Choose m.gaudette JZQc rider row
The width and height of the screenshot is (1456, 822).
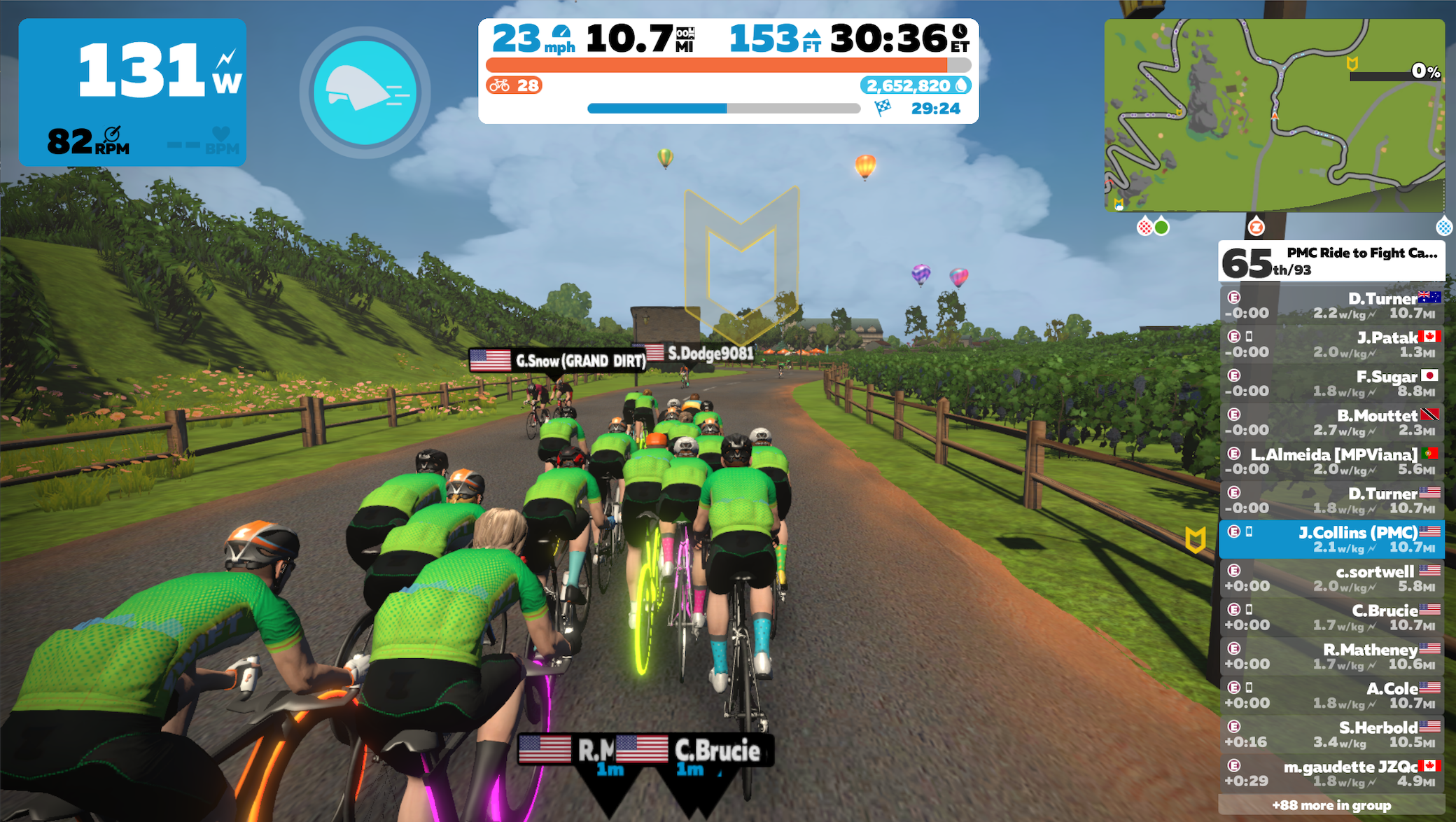[1331, 773]
